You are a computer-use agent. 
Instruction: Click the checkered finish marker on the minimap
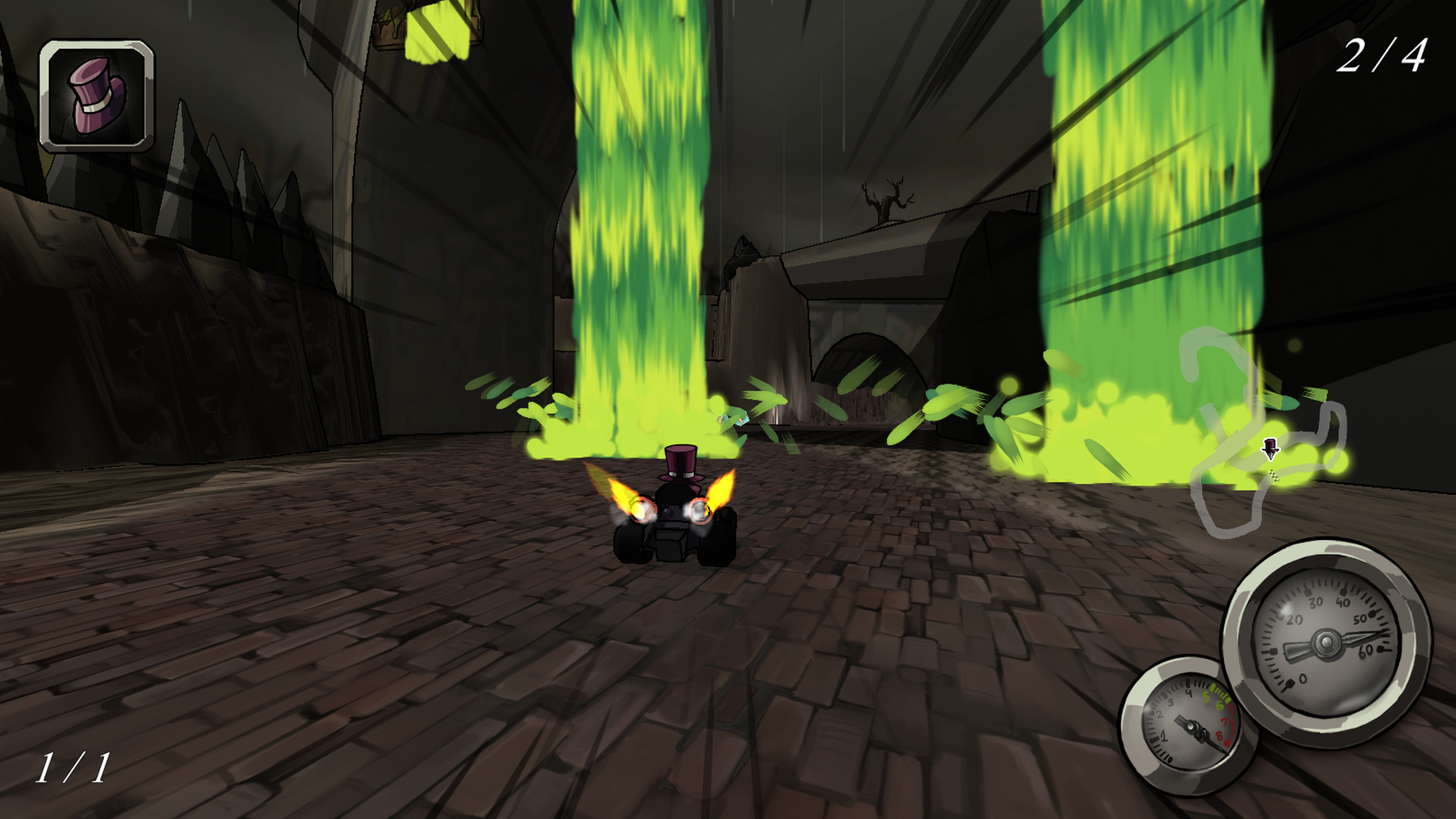[x=1273, y=476]
